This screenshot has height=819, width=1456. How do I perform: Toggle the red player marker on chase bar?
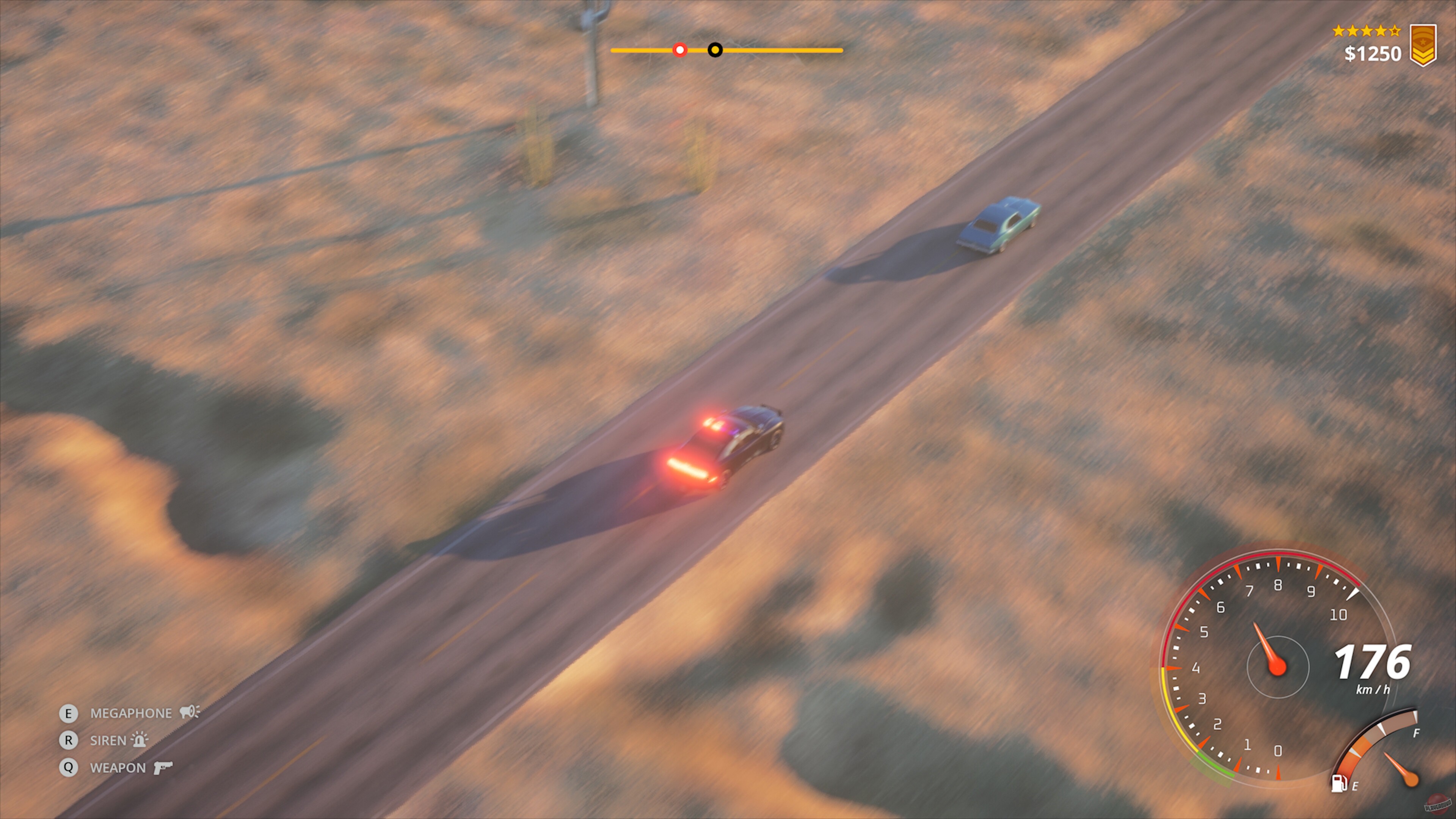point(680,50)
